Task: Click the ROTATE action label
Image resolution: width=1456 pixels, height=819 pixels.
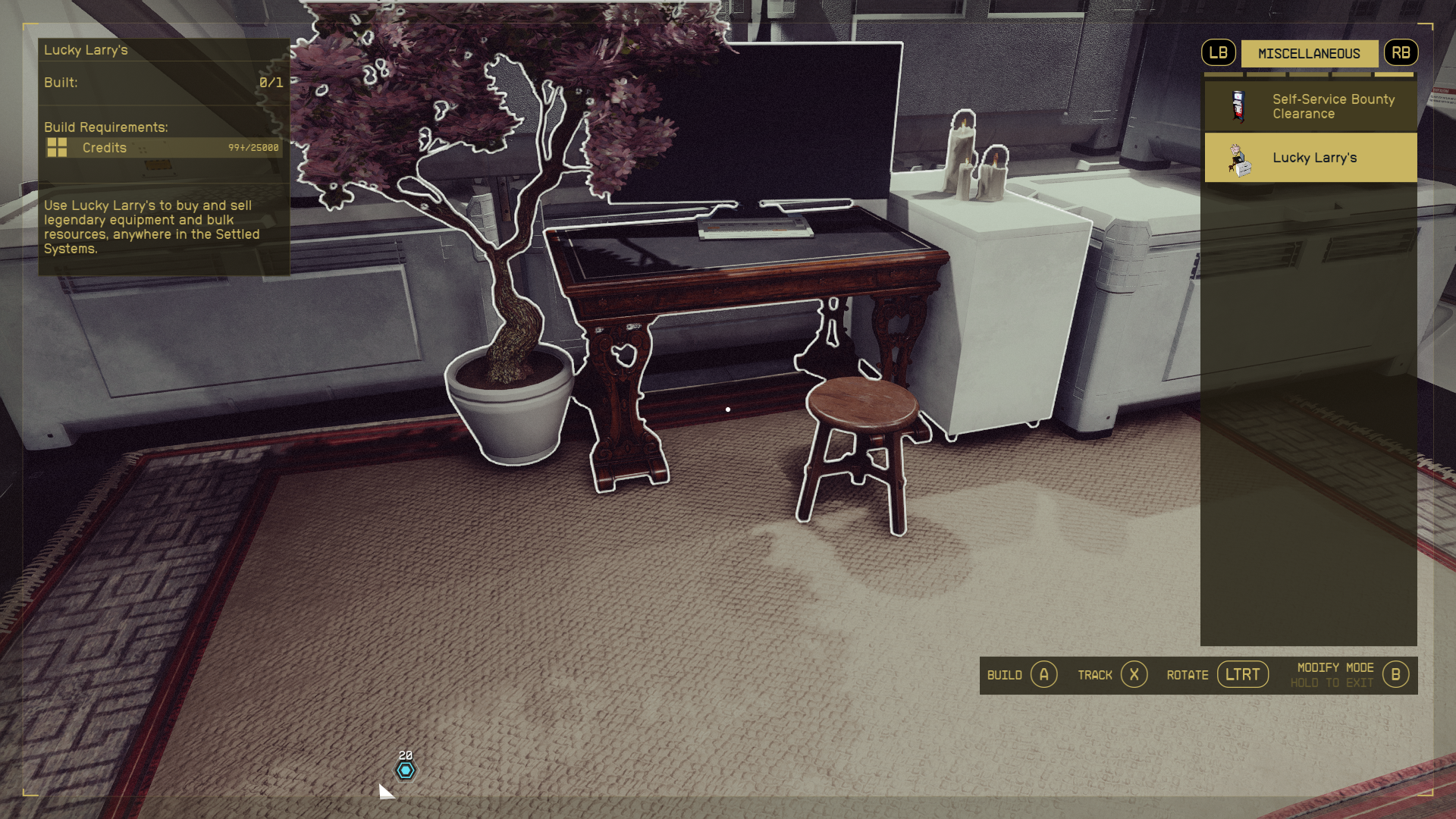Action: click(1188, 674)
